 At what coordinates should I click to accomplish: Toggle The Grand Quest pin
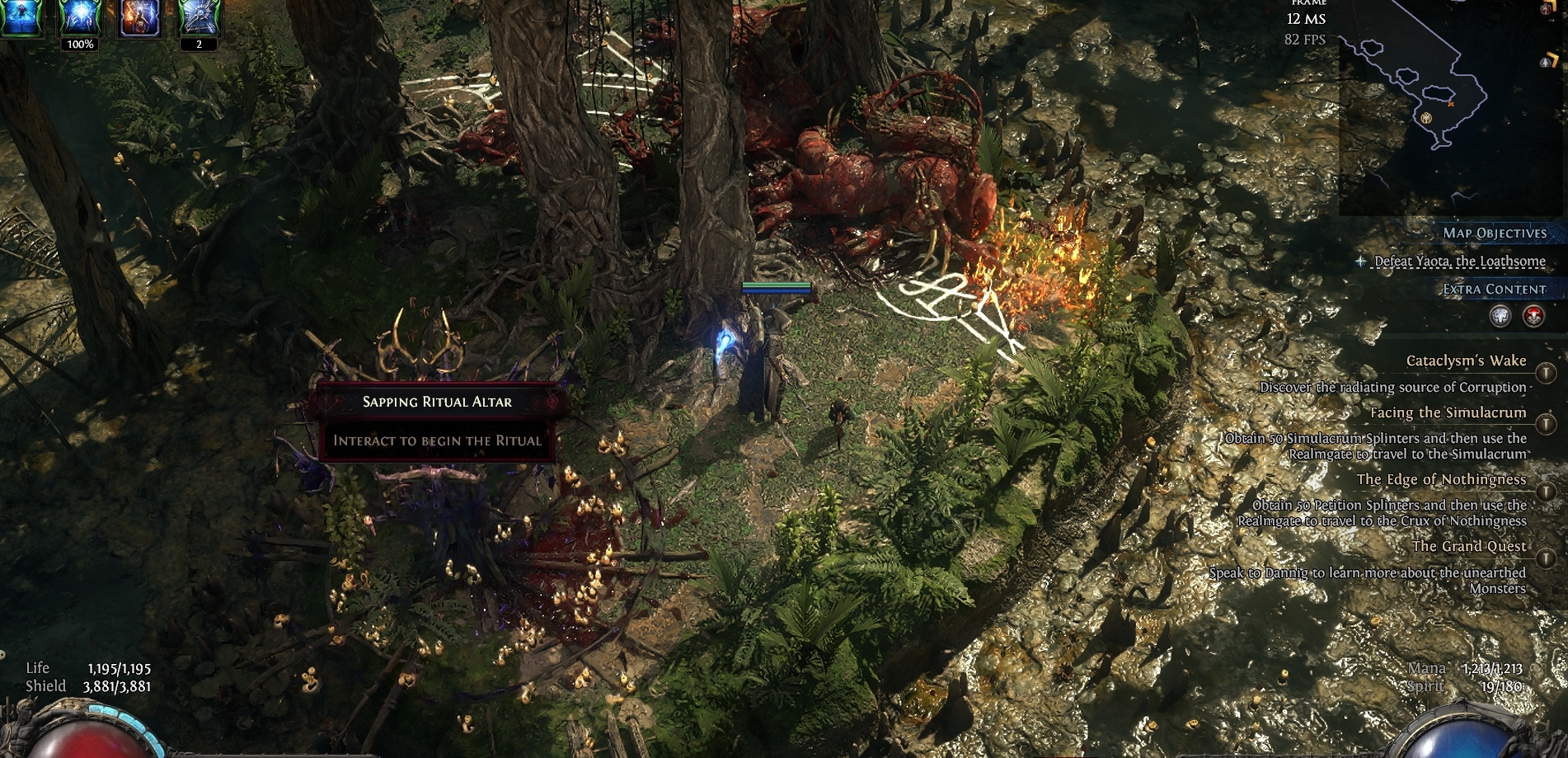[x=1546, y=558]
